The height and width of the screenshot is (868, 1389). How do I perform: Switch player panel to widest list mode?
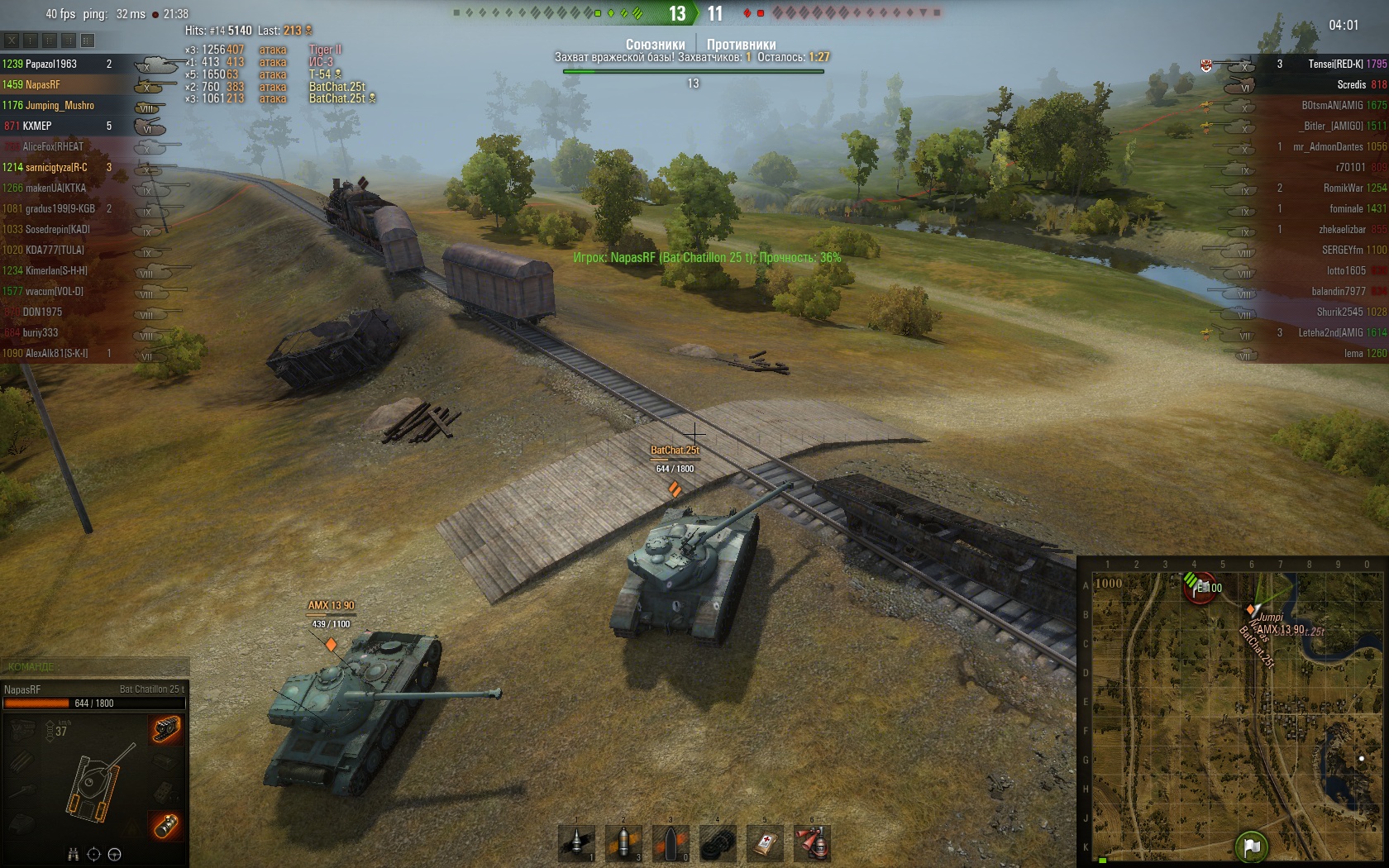(x=88, y=40)
